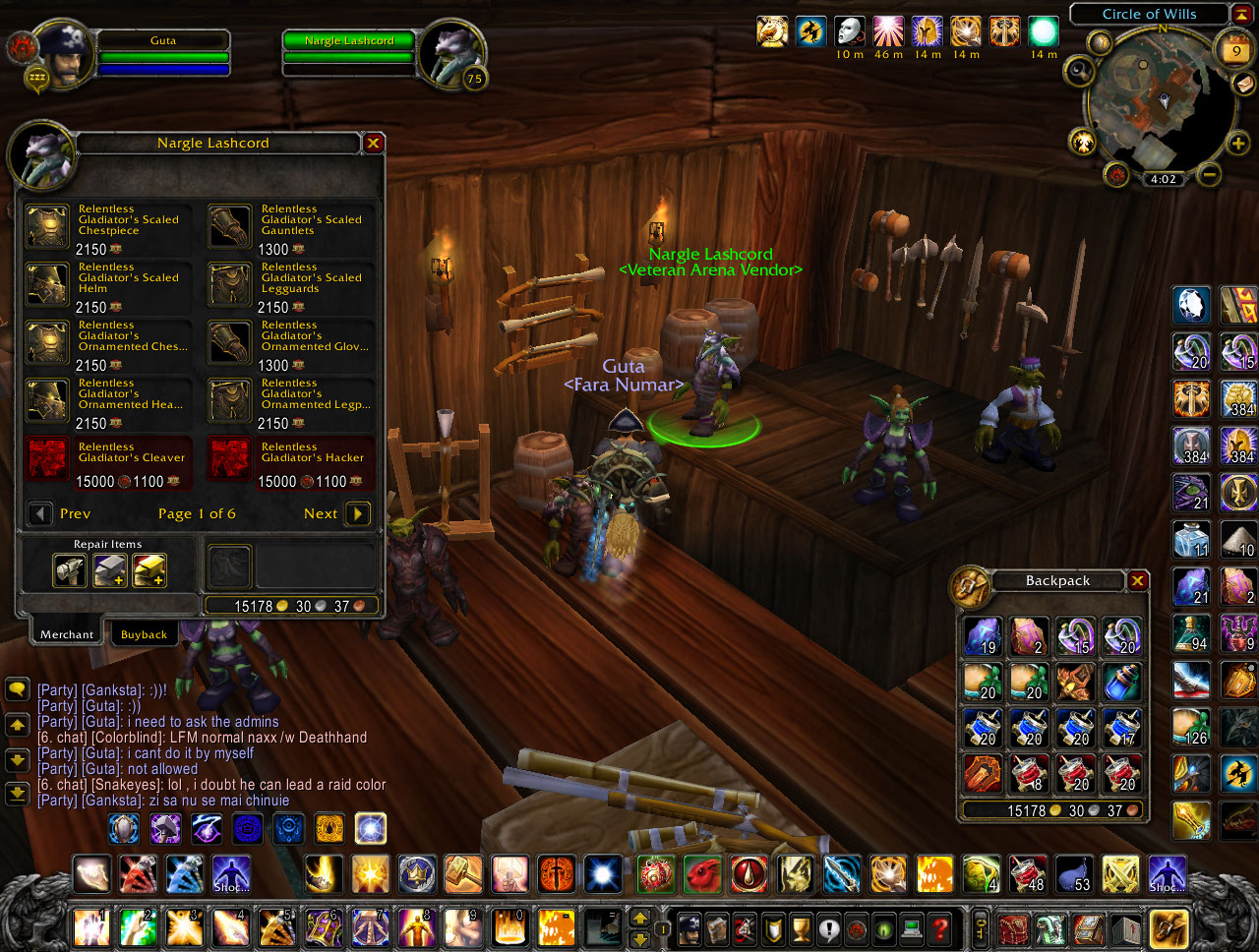This screenshot has width=1259, height=952.
Task: Select Guta's character portrait
Action: pyautogui.click(x=57, y=54)
